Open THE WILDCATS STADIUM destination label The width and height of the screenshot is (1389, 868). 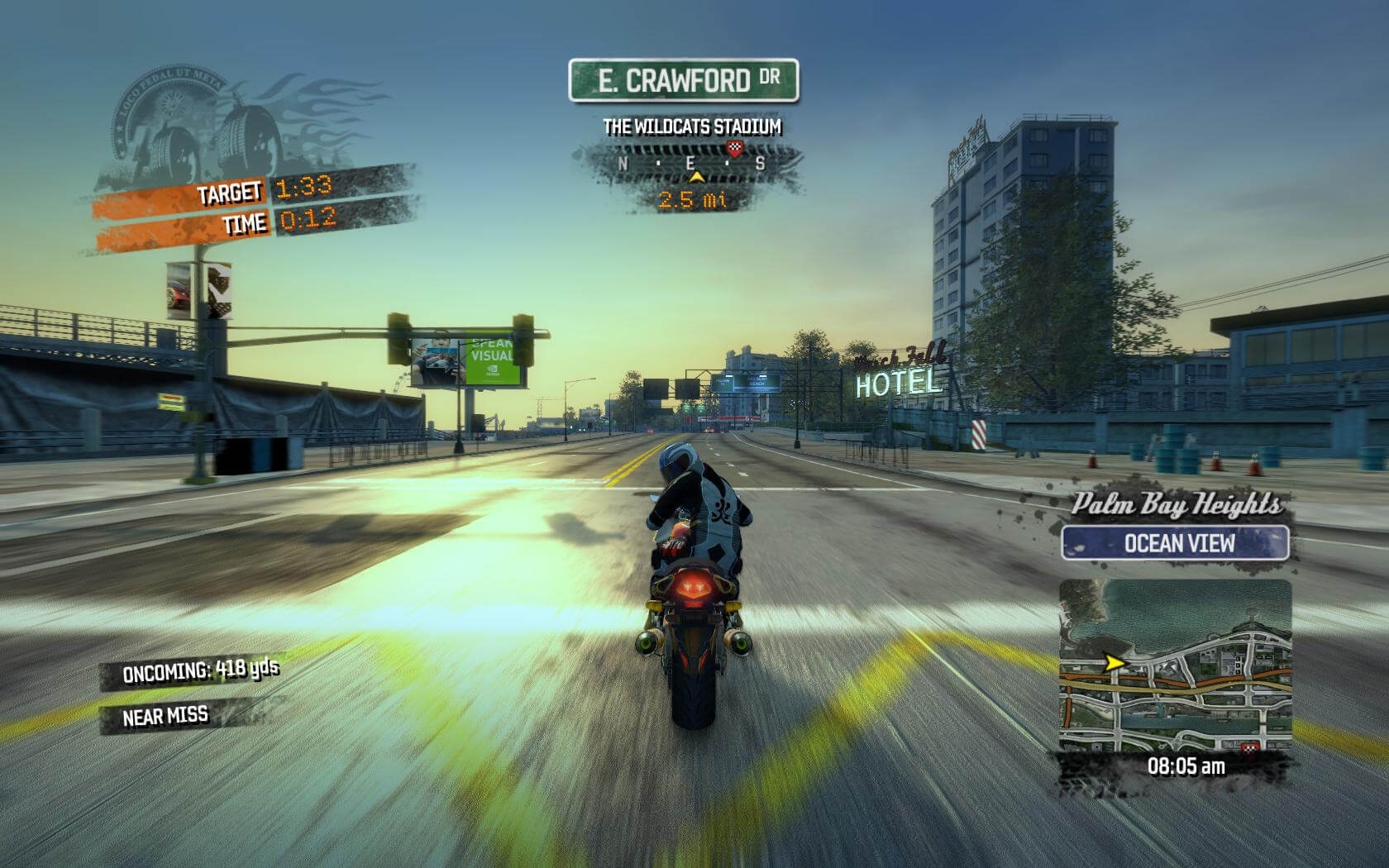click(693, 126)
